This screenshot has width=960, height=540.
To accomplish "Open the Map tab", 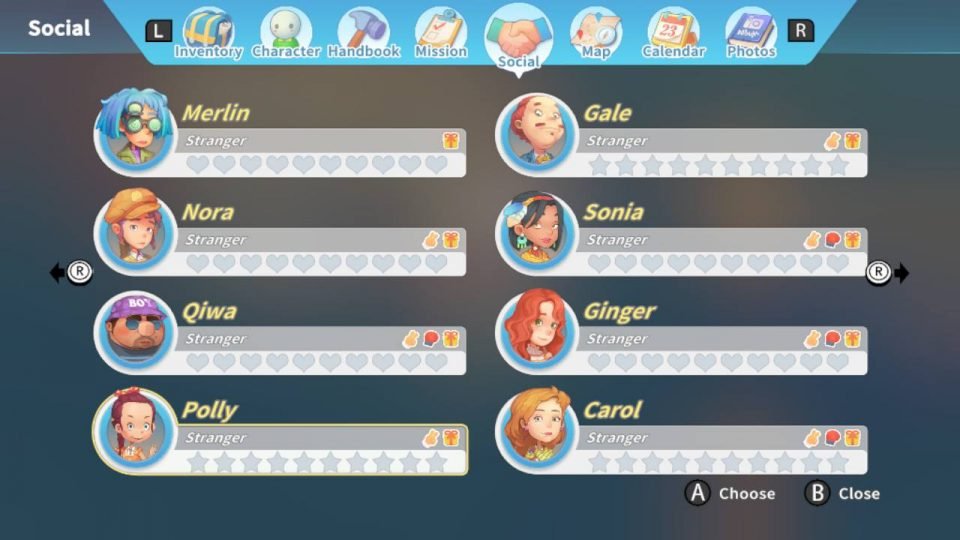I will tap(595, 34).
